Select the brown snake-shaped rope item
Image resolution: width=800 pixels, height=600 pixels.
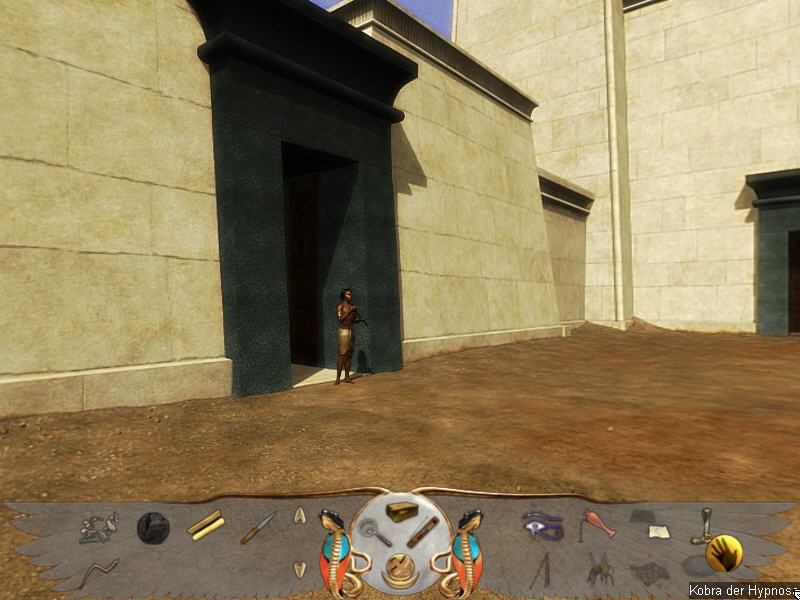coord(99,571)
